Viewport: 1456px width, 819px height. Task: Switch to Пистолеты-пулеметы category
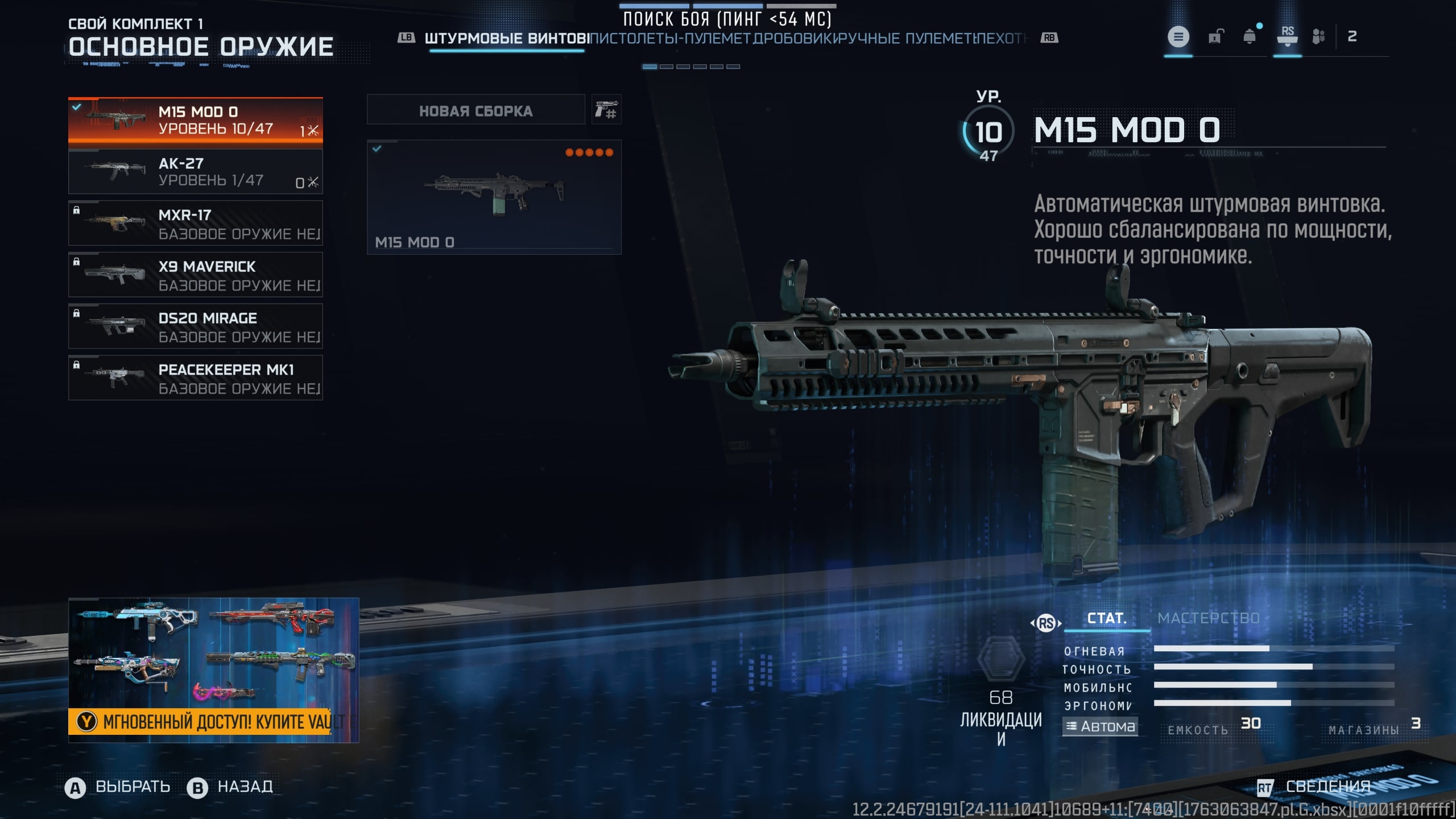(x=670, y=39)
